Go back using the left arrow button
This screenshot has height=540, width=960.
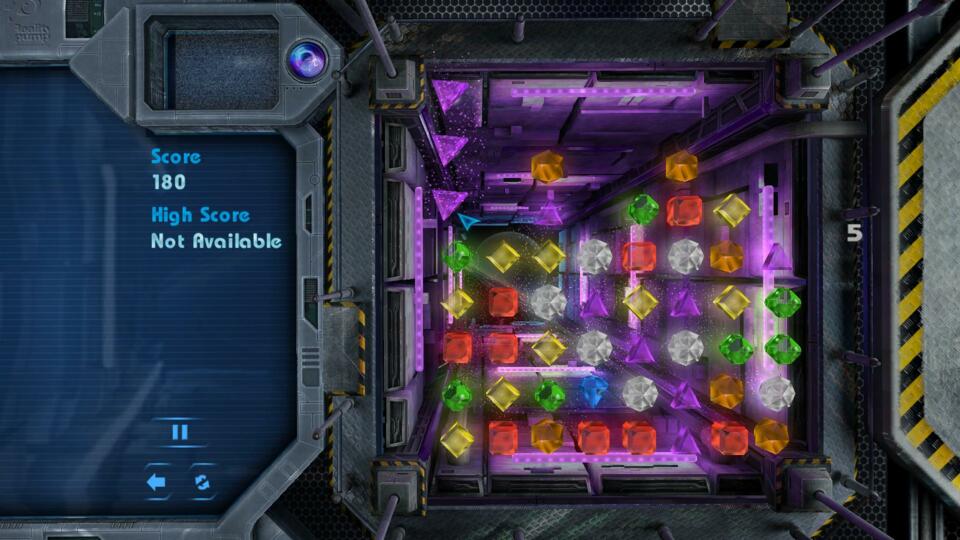click(x=157, y=482)
